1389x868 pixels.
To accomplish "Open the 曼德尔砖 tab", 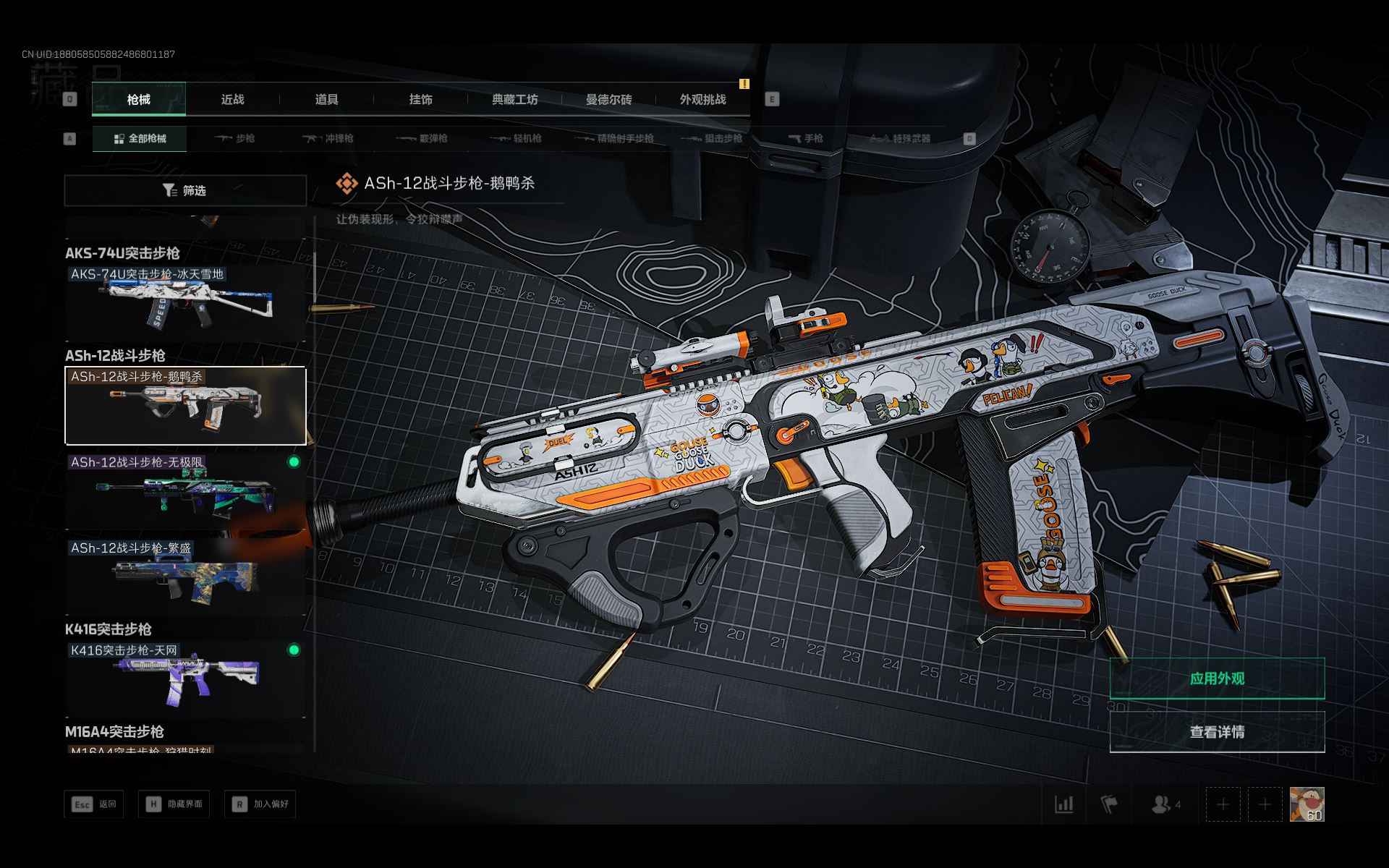I will (x=608, y=100).
